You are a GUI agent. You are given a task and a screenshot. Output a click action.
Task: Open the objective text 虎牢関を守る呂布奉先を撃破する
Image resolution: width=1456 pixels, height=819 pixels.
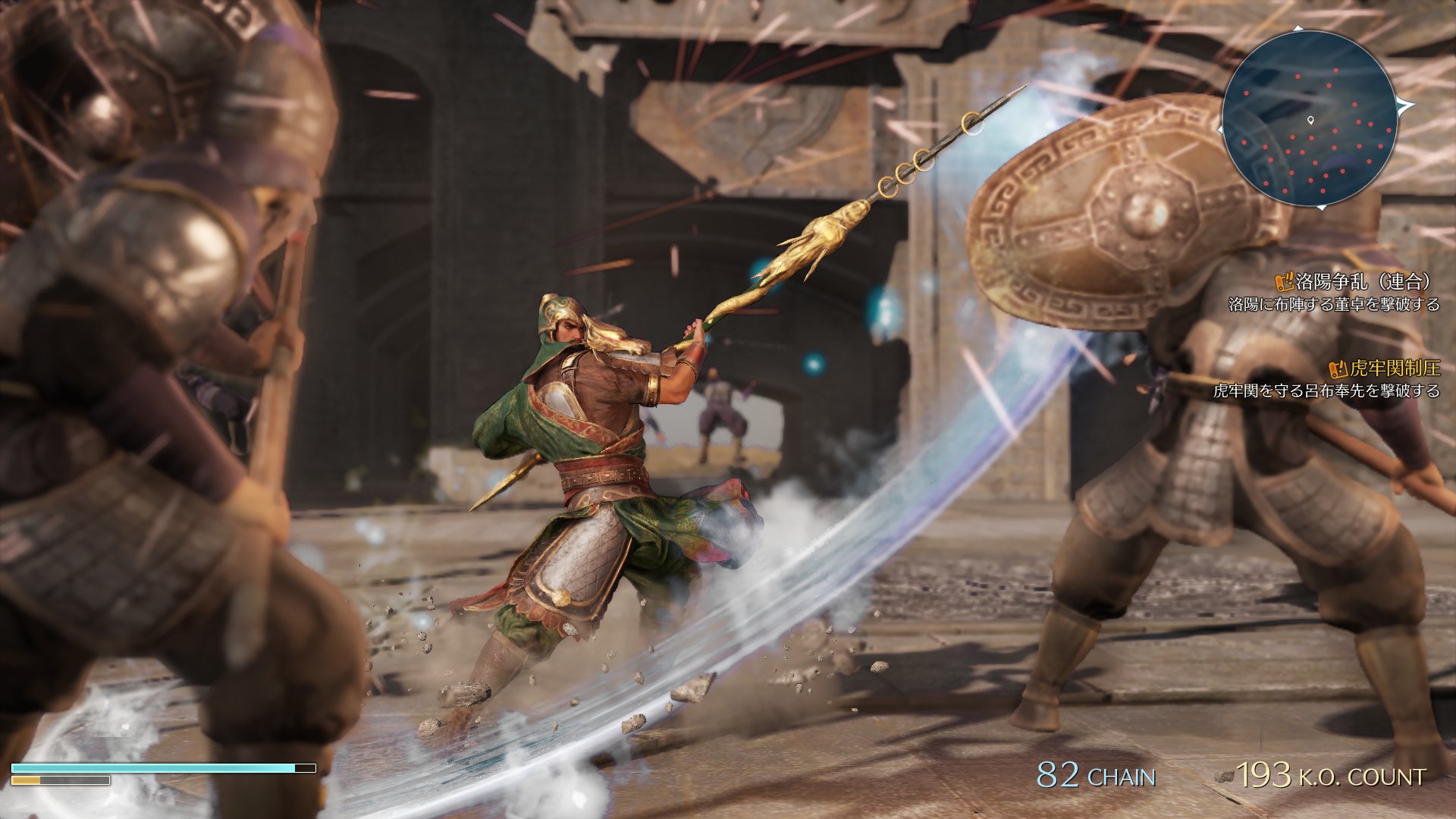[1335, 391]
